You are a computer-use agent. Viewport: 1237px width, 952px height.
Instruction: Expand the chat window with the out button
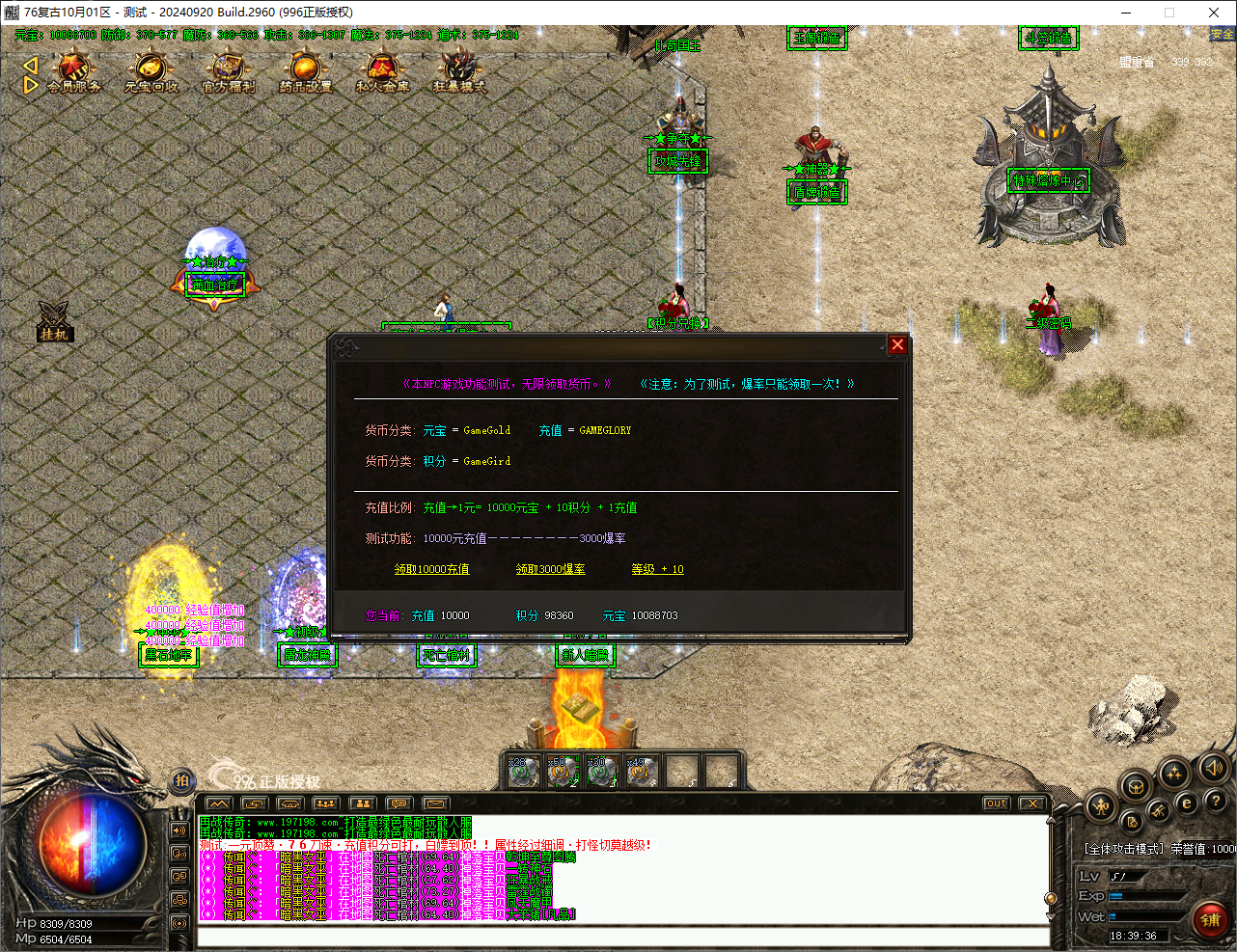[995, 802]
